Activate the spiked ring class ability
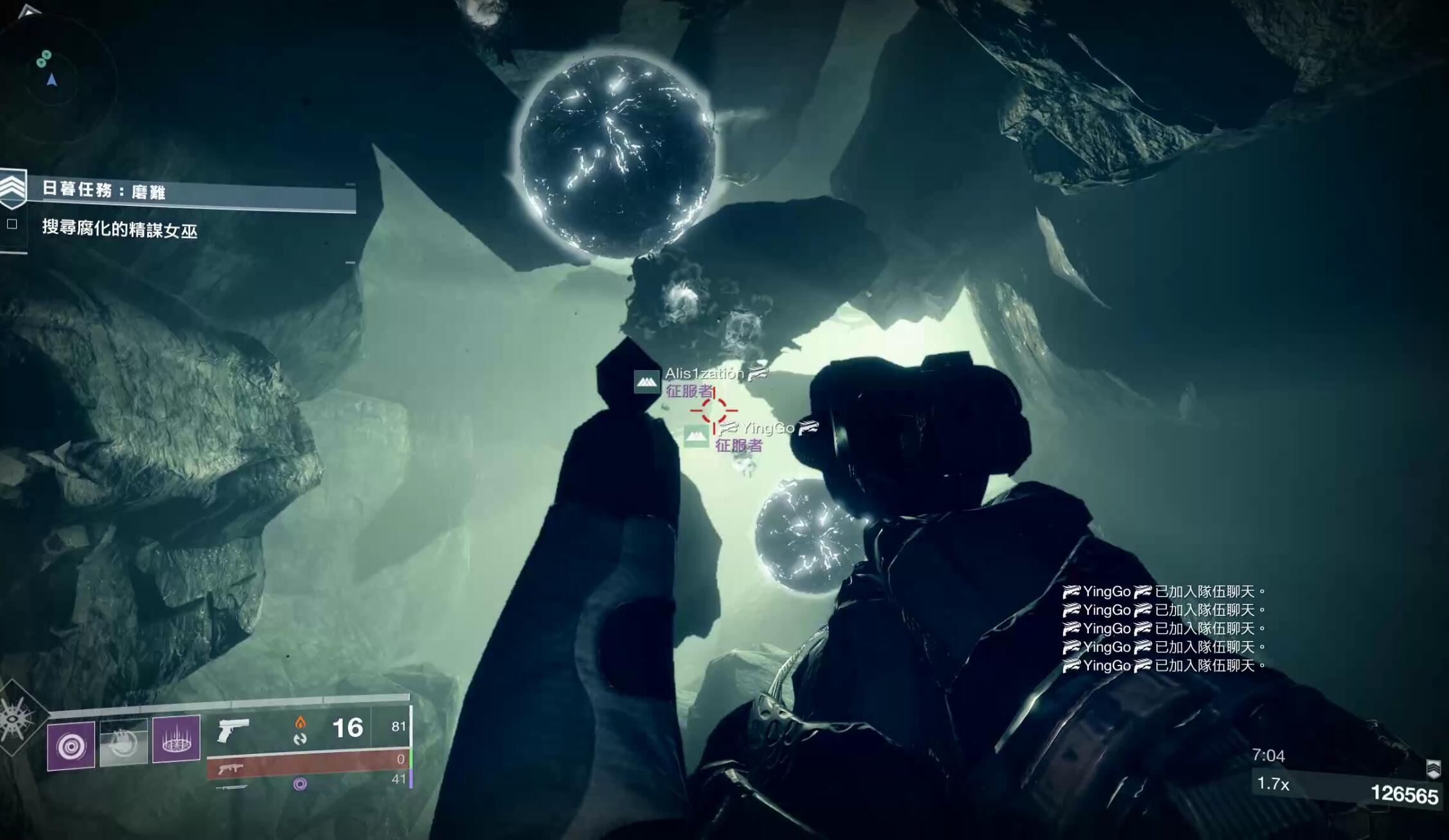The image size is (1449, 840). tap(176, 739)
